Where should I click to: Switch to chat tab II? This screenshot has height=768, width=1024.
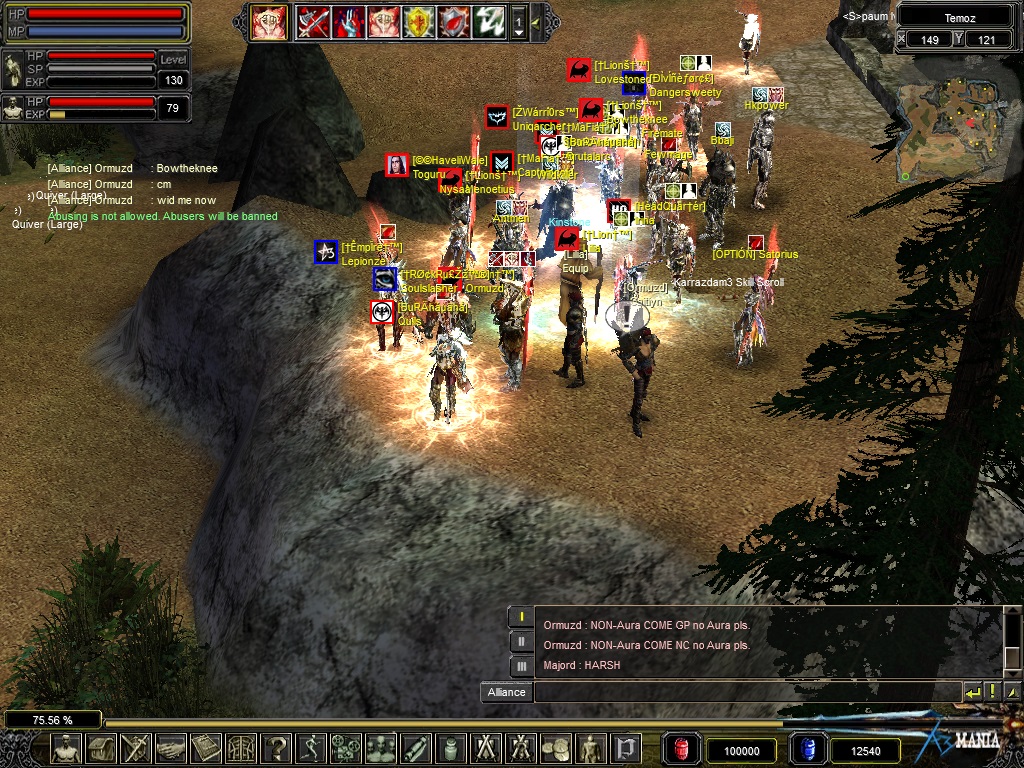click(521, 642)
